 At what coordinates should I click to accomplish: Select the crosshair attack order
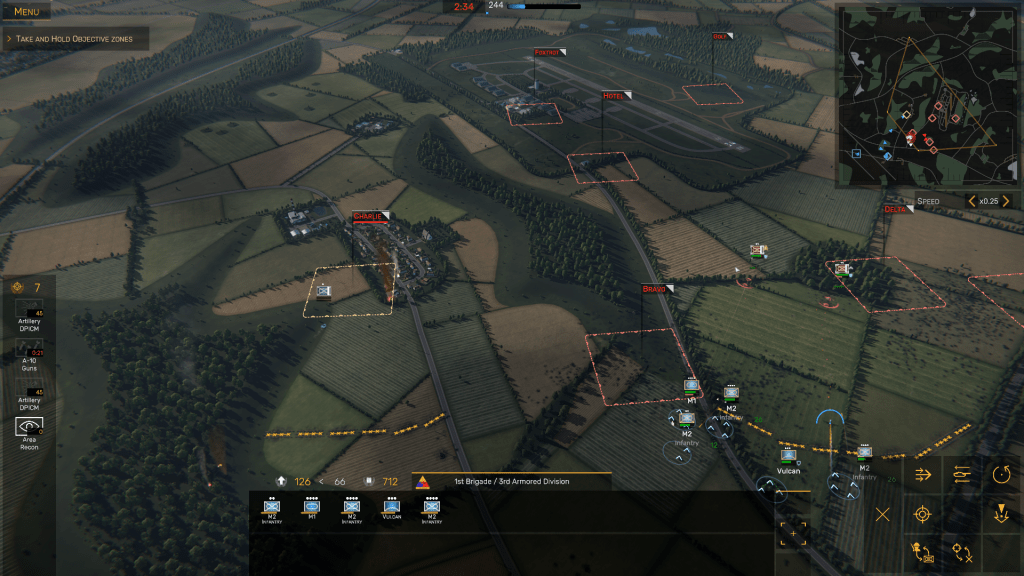923,514
